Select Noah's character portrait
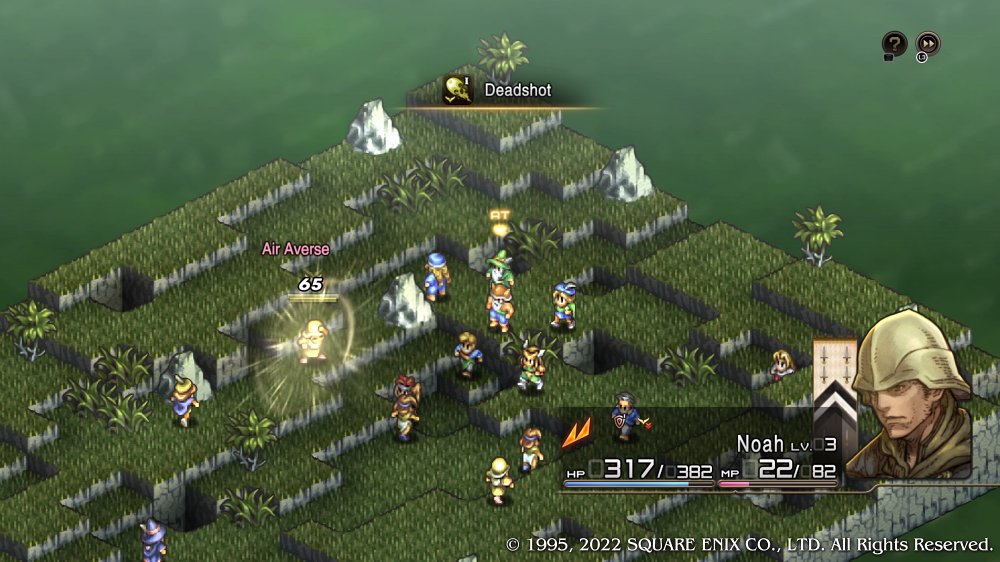The width and height of the screenshot is (1000, 562). click(x=913, y=395)
